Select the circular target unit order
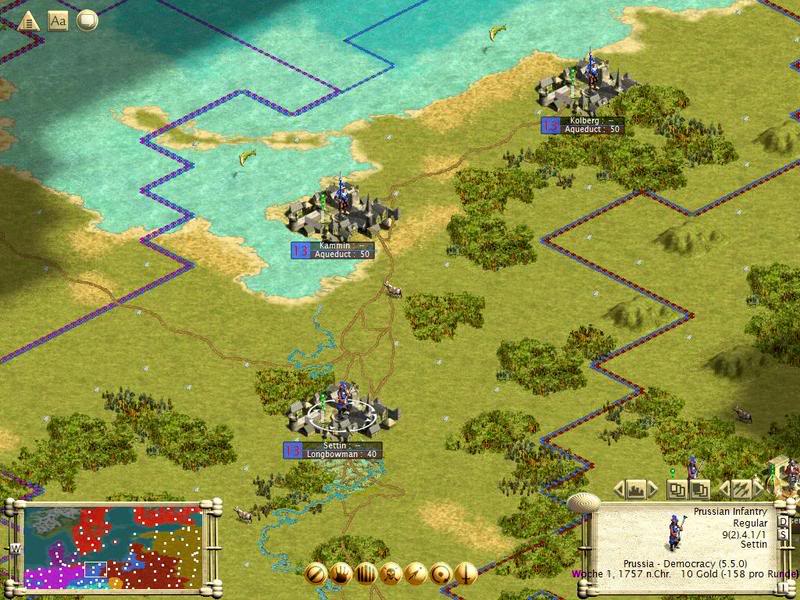This screenshot has height=600, width=800. [441, 574]
